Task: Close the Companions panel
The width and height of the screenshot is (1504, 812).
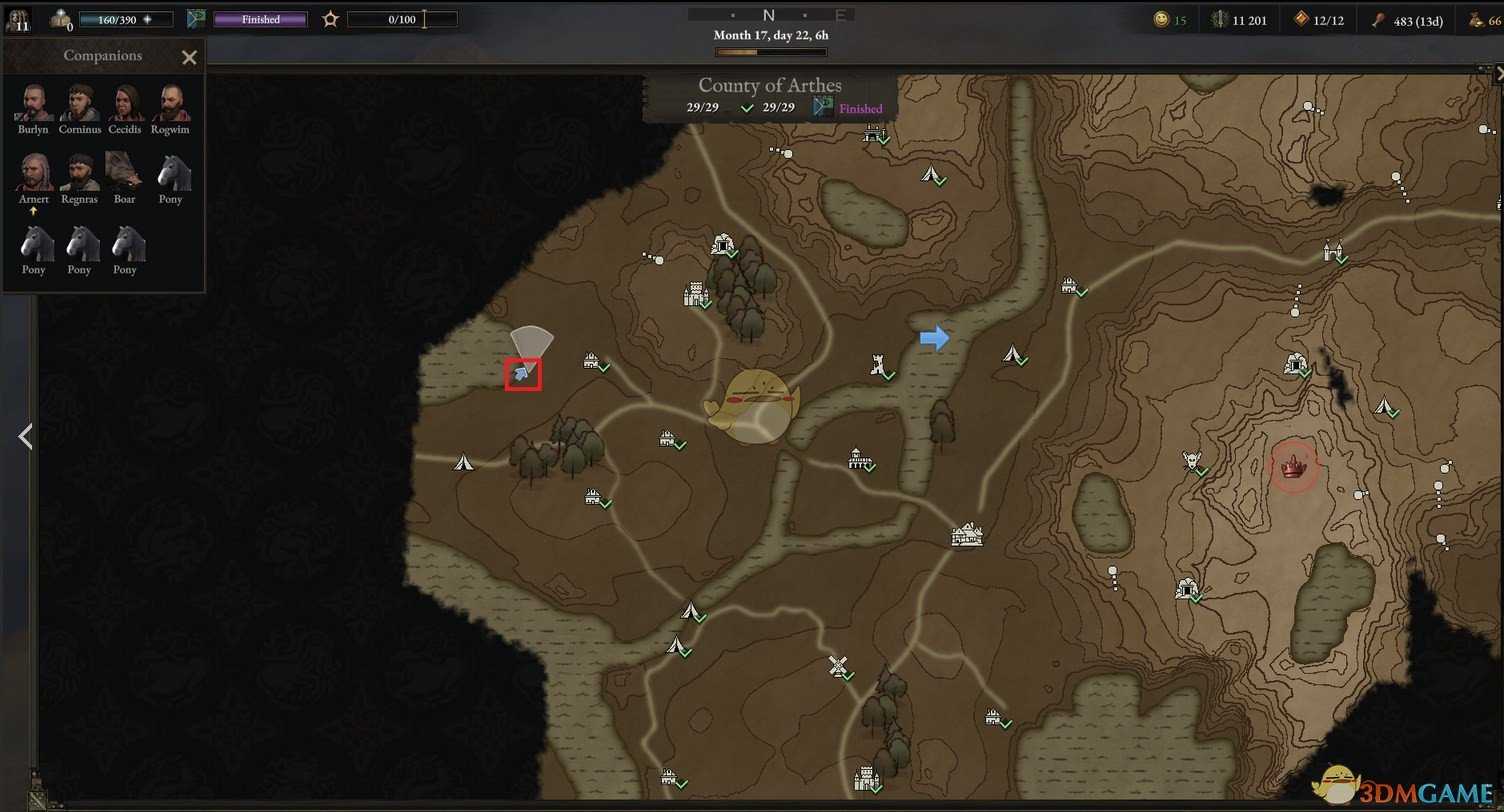Action: pos(189,57)
